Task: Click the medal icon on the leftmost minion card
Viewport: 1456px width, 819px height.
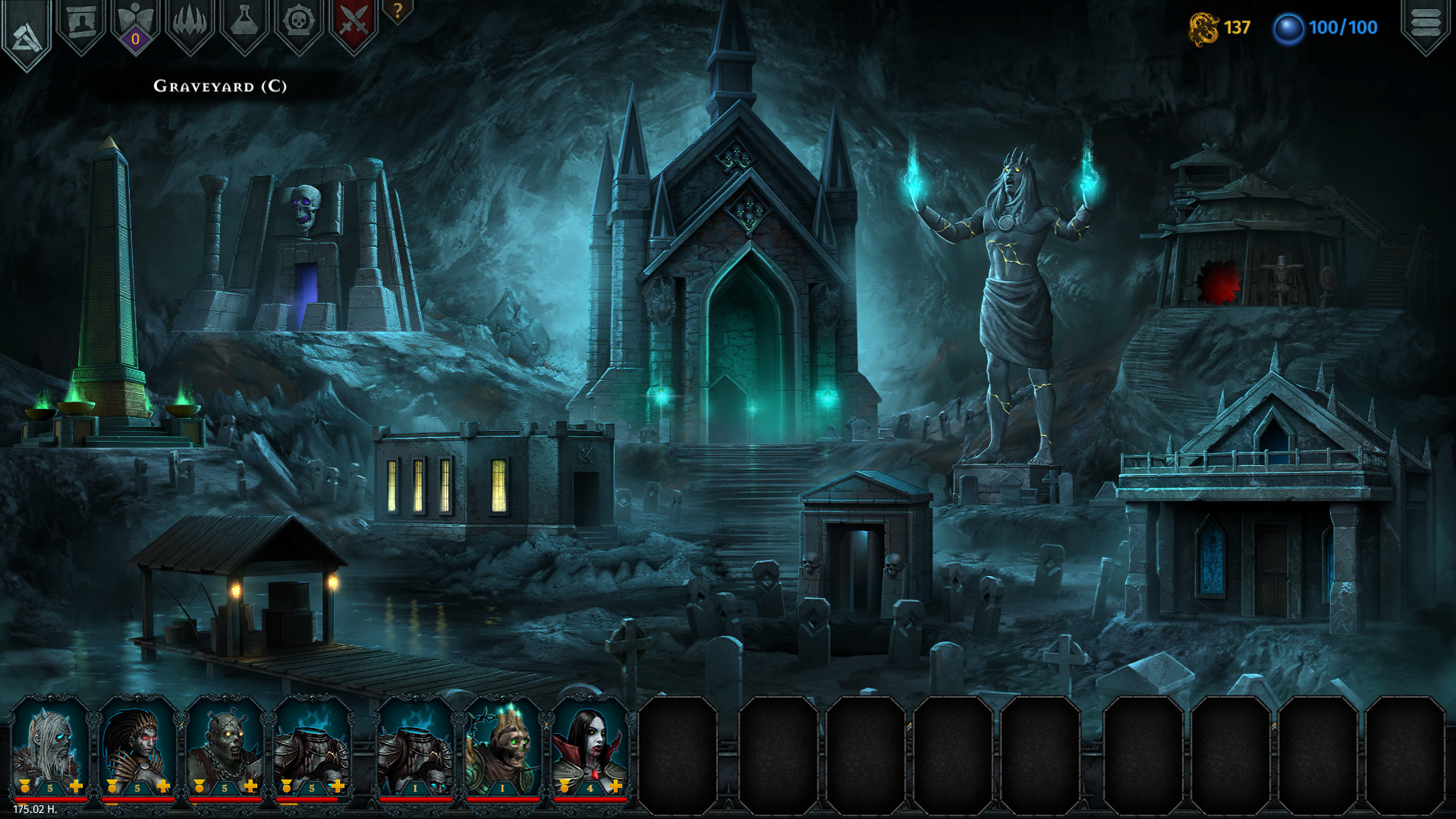Action: (24, 786)
